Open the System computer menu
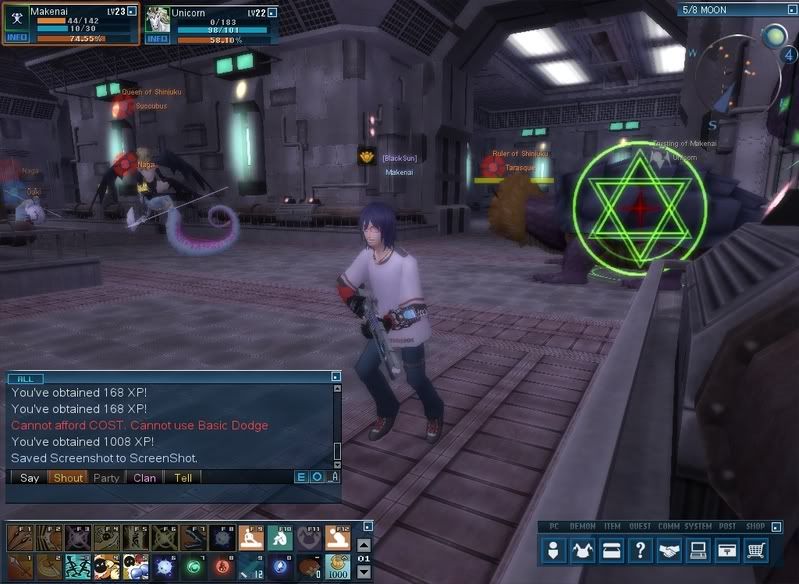This screenshot has height=584, width=799. (x=699, y=550)
